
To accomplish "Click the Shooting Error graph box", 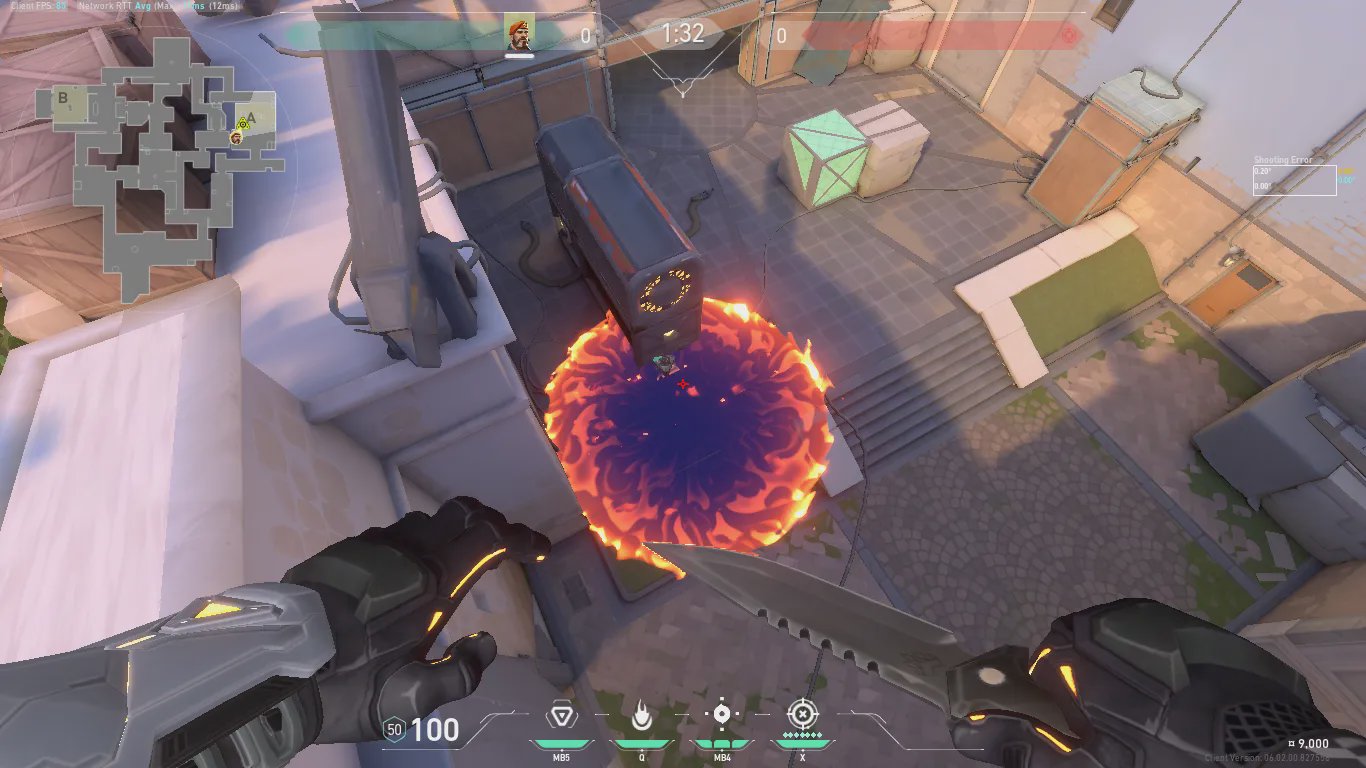I will (x=1294, y=180).
